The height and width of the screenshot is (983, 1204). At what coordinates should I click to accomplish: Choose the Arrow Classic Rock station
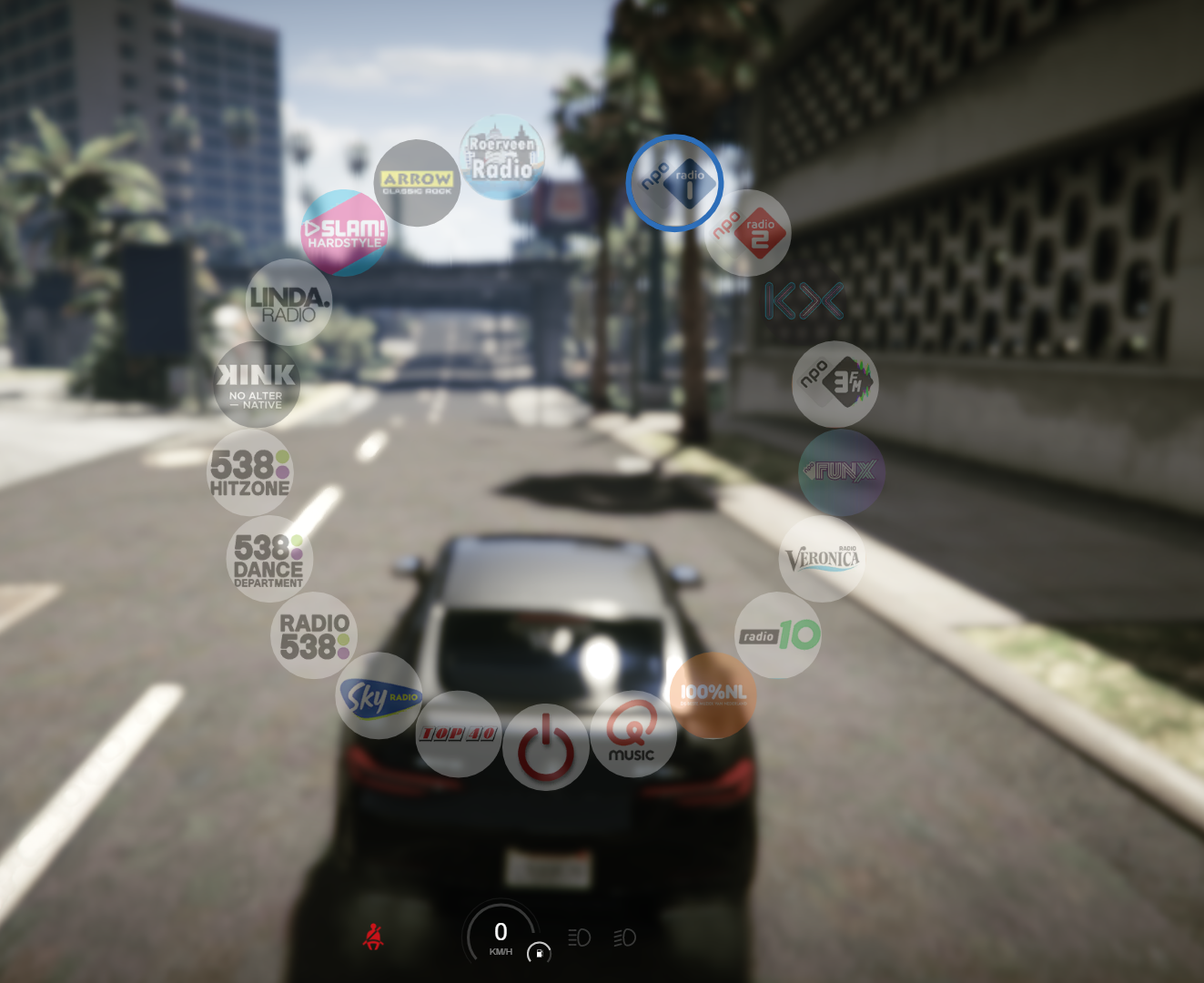pyautogui.click(x=417, y=183)
